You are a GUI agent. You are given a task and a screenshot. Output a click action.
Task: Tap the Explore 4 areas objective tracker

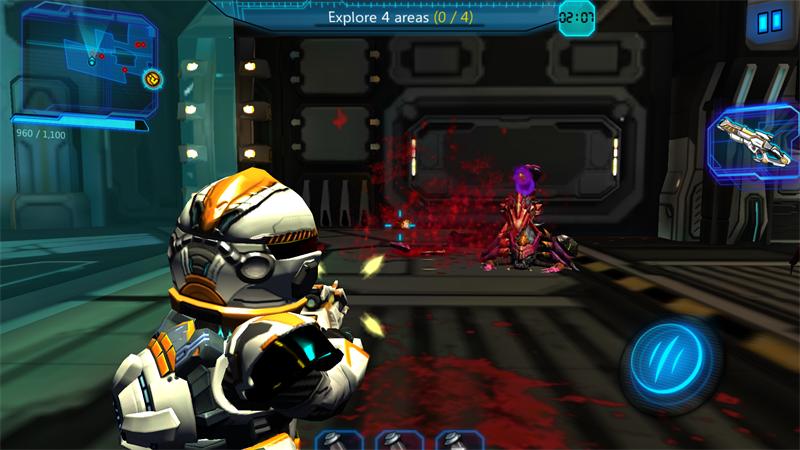[x=400, y=18]
